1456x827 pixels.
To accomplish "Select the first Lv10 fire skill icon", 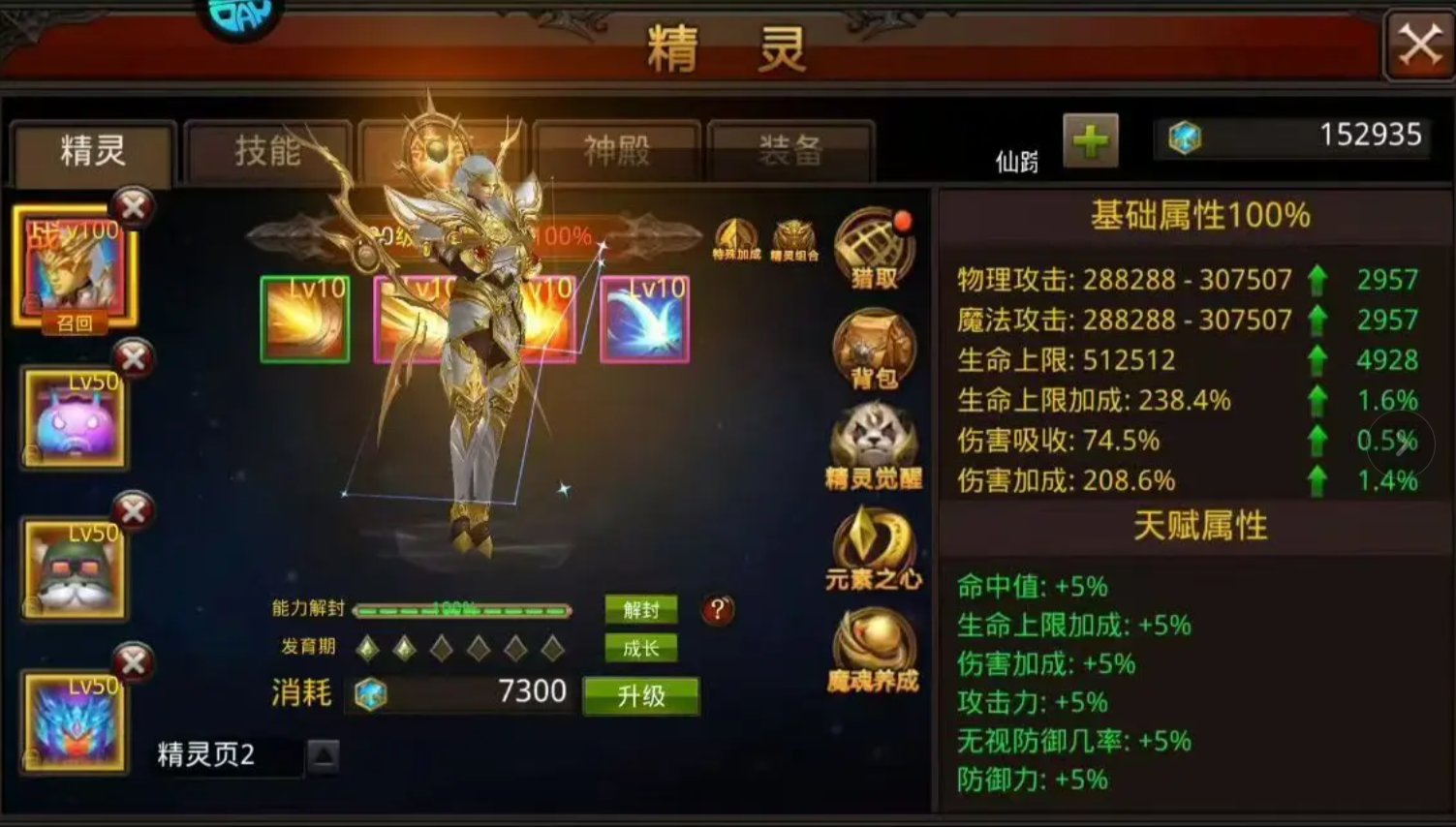I will point(305,320).
